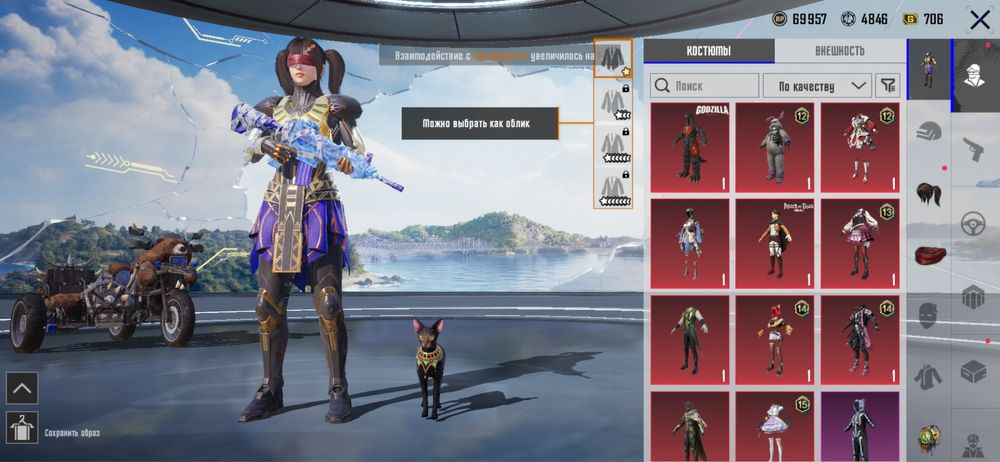Viewport: 1000px width, 462px height.
Task: Open the Внешность tab
Action: 839,51
